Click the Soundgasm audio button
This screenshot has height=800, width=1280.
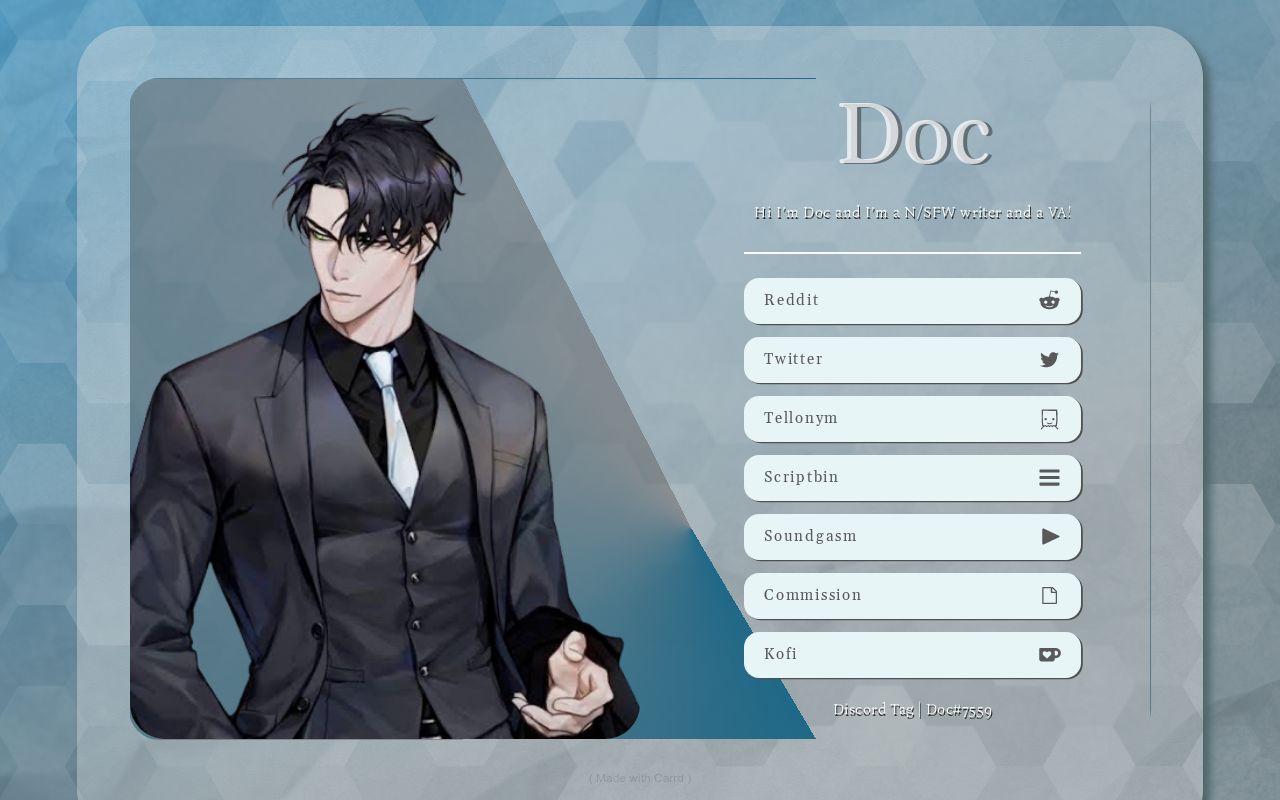(912, 536)
